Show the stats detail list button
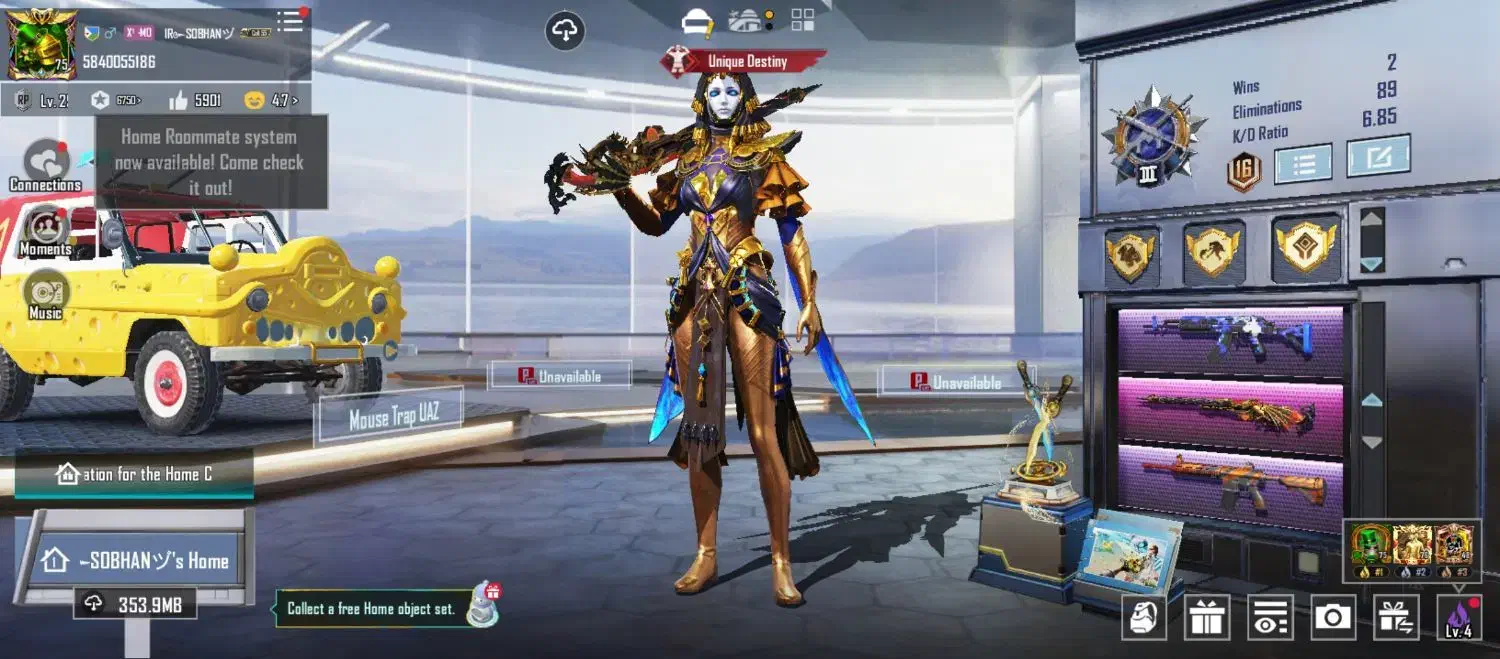 click(1303, 164)
